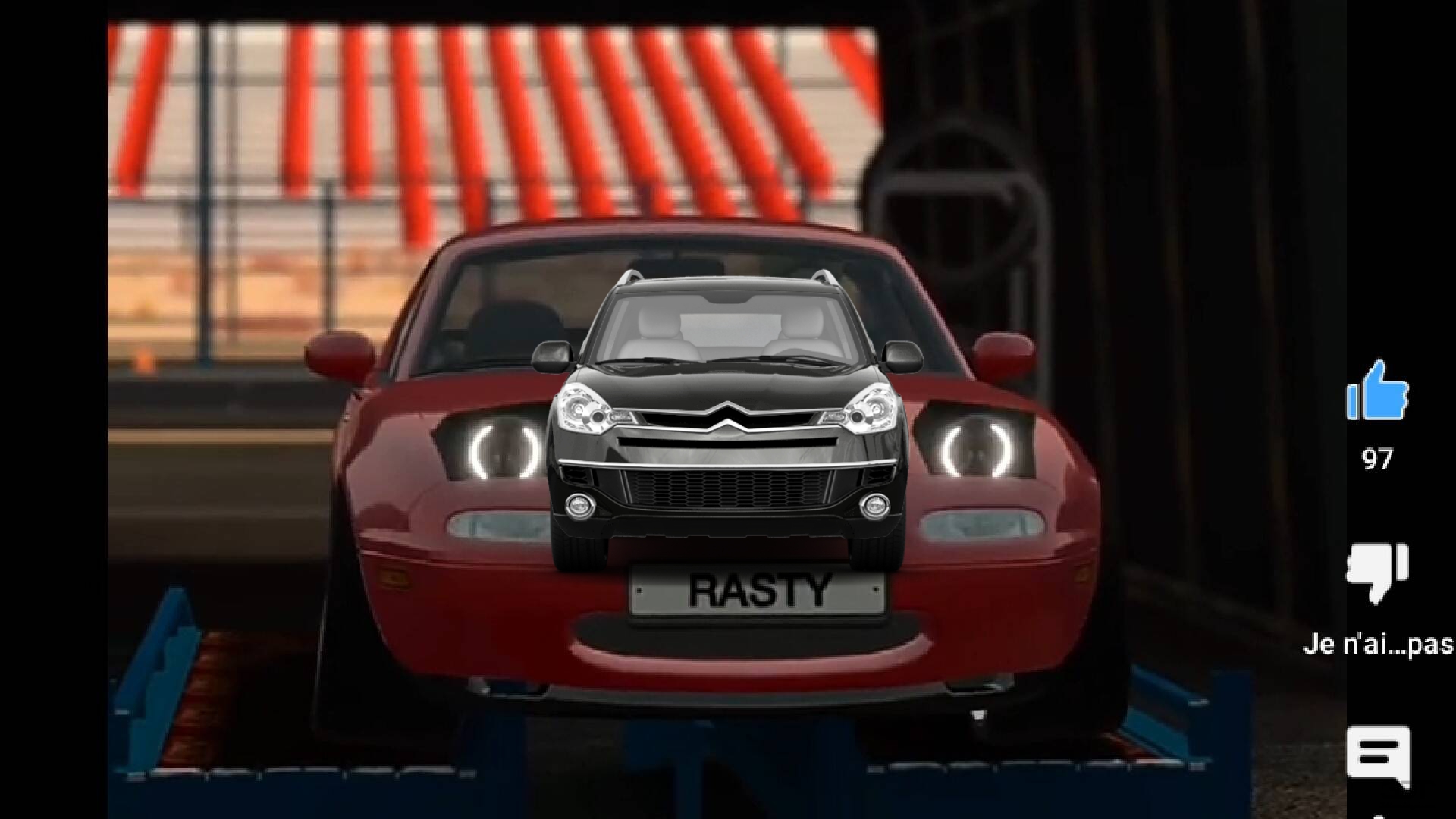Tap the black Citroën crossover in the frame
1456x819 pixels.
728,425
